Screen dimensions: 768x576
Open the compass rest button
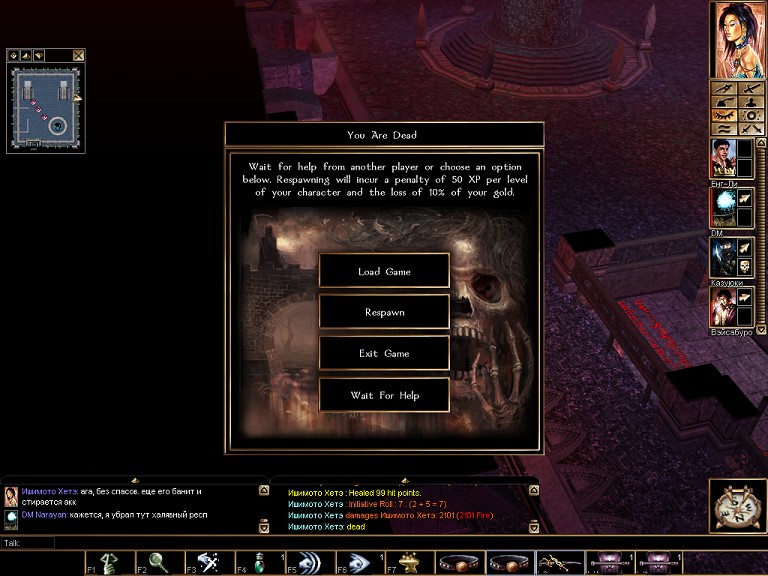tap(738, 506)
